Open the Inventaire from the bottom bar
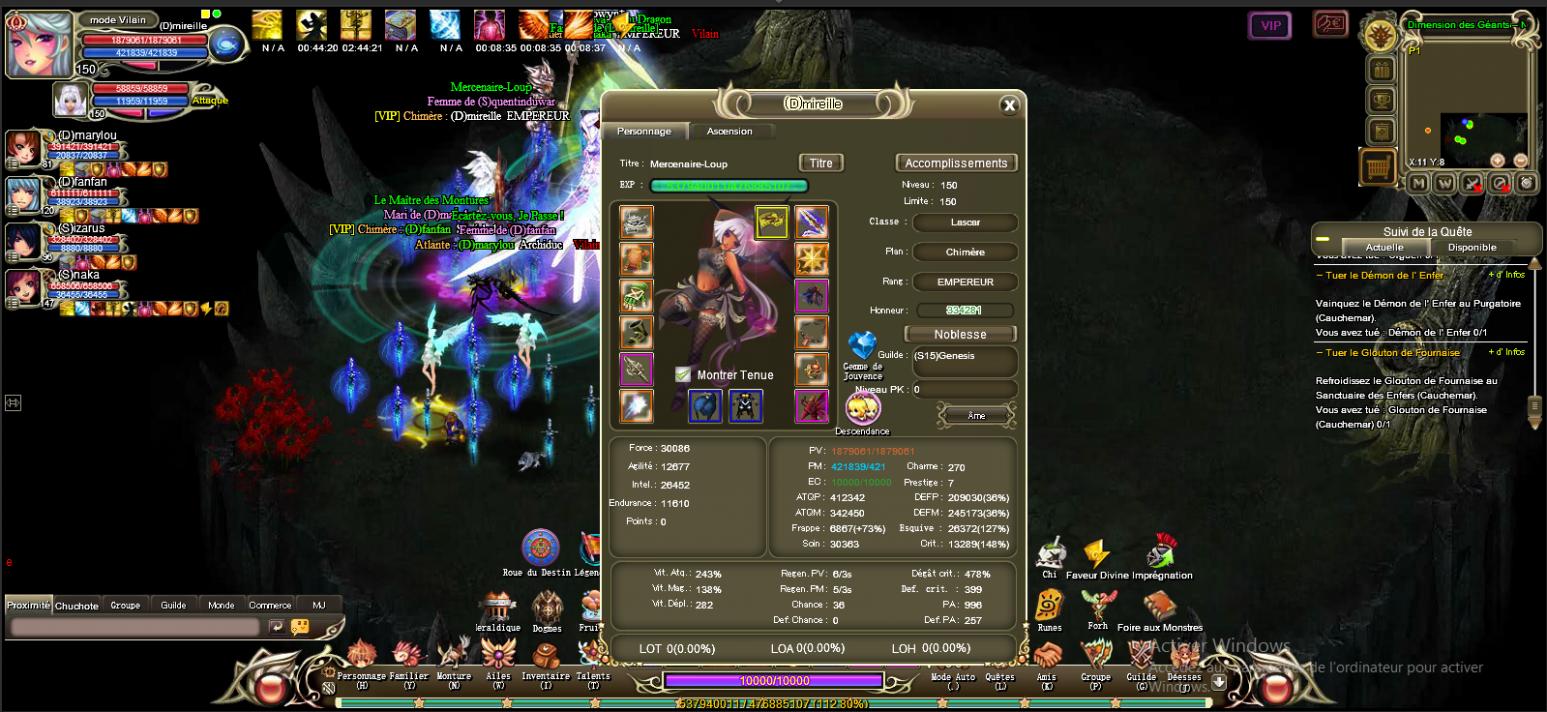Screen dimensions: 1547x712 [x=545, y=661]
